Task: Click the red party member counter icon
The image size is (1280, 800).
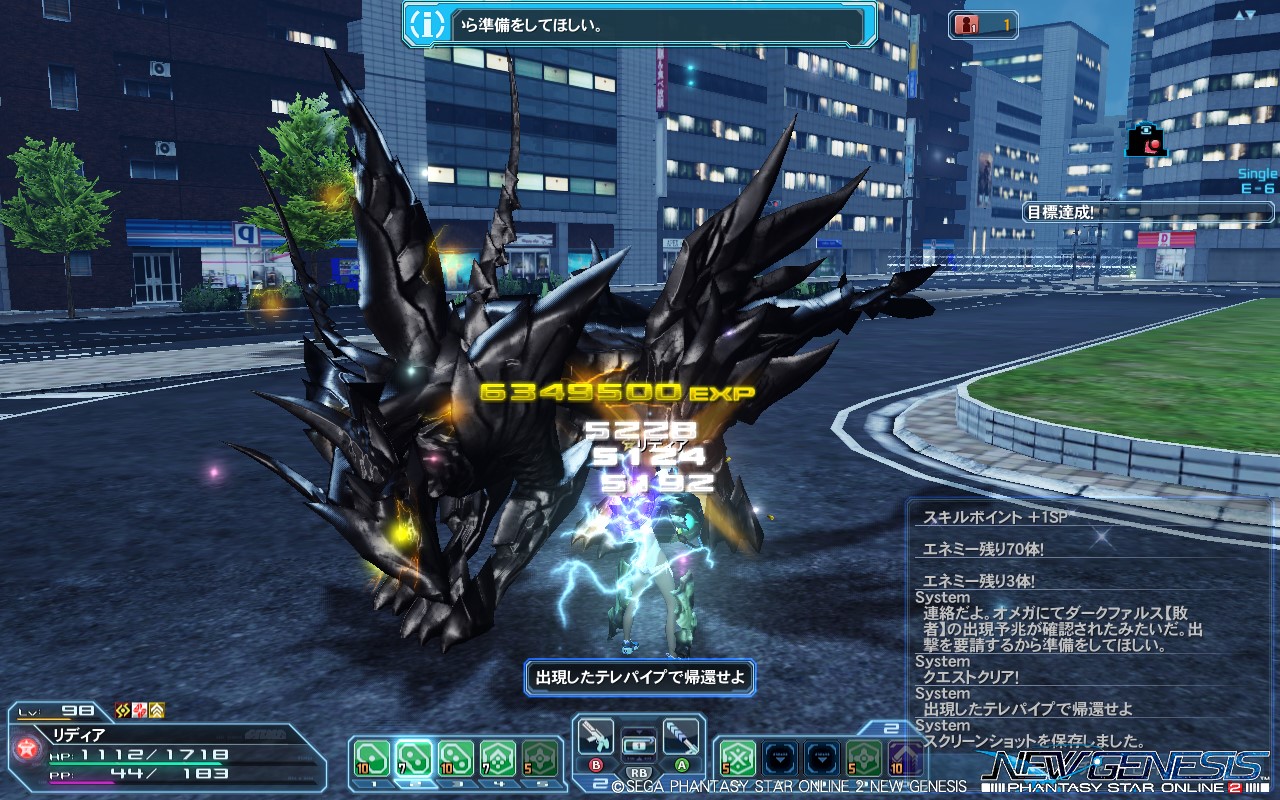Action: [x=966, y=25]
